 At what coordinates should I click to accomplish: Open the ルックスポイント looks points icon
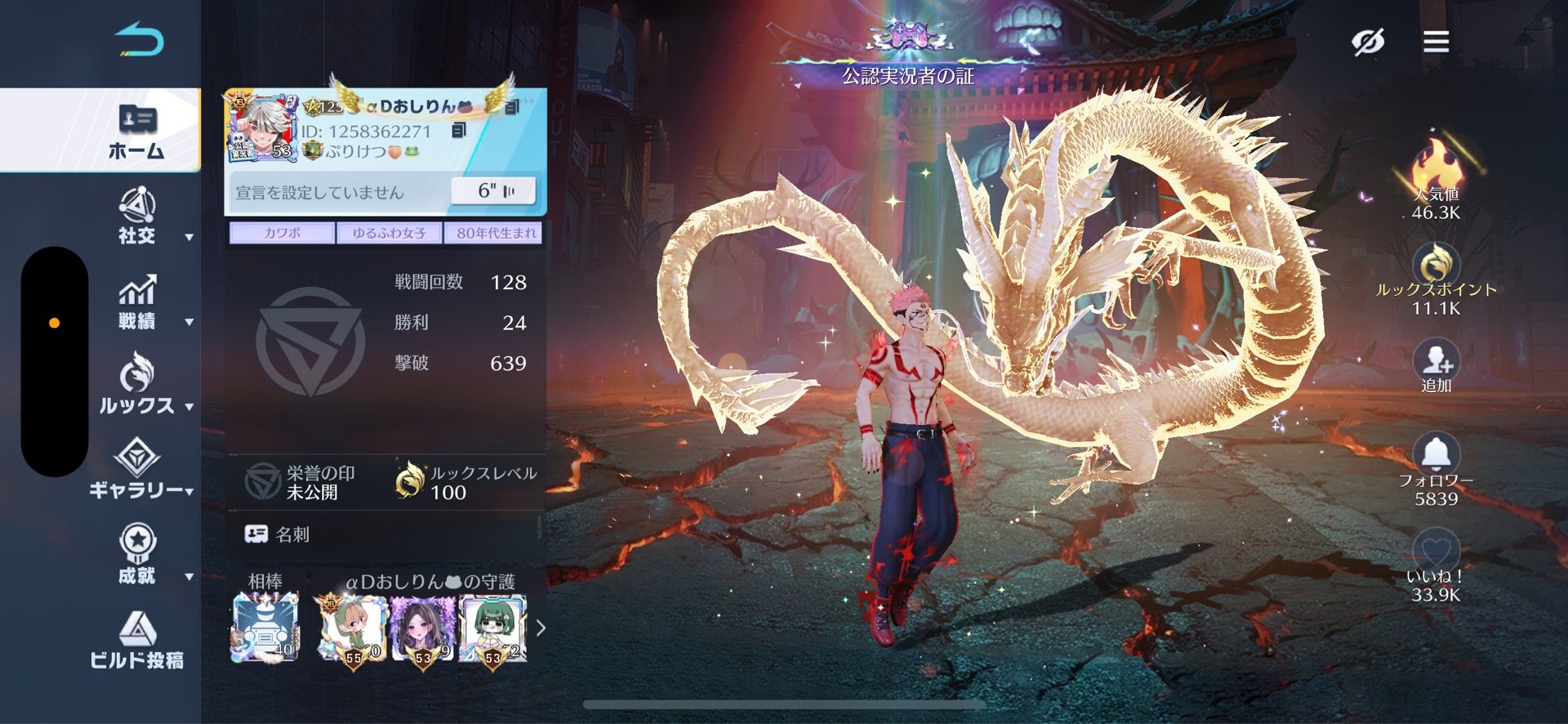pos(1436,265)
